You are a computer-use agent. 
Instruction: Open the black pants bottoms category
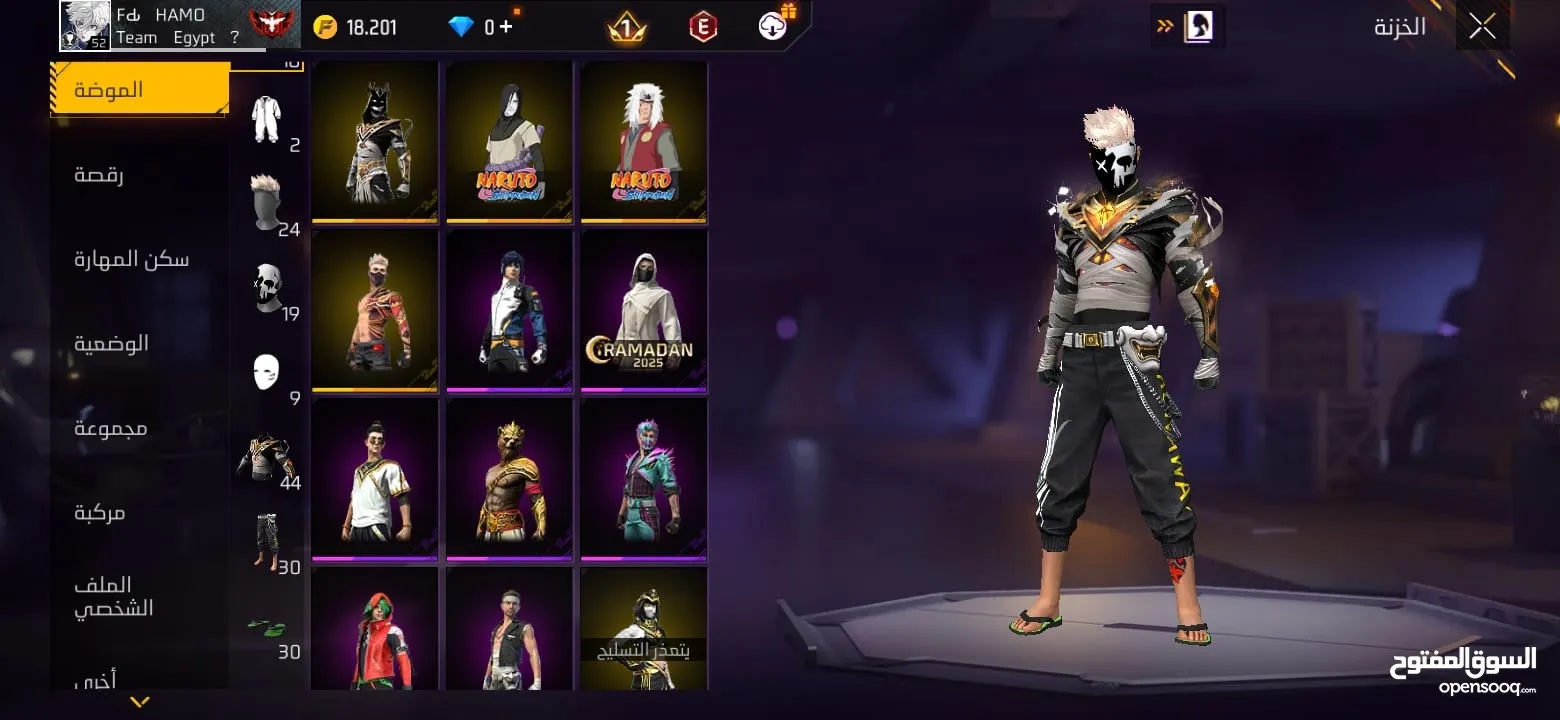pos(266,542)
